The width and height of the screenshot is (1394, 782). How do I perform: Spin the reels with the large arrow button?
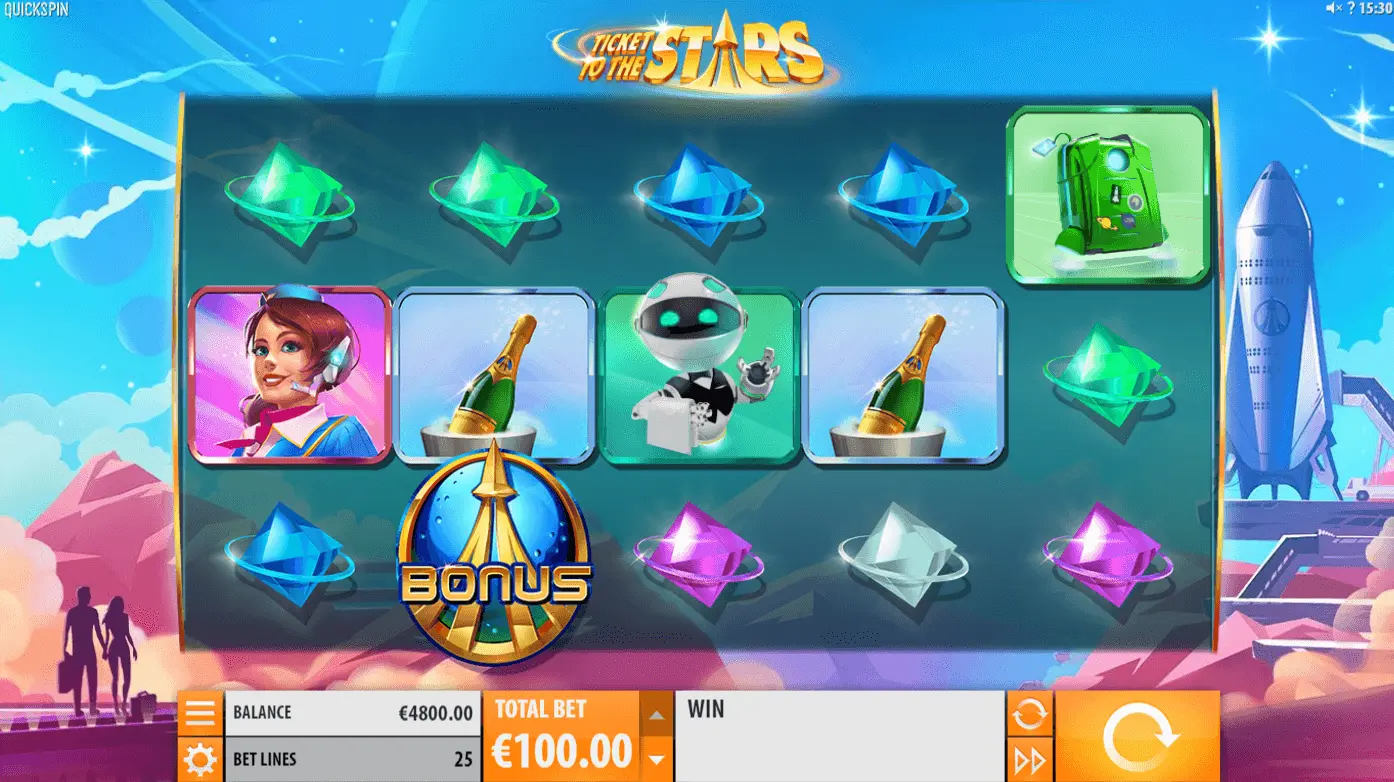point(1138,737)
